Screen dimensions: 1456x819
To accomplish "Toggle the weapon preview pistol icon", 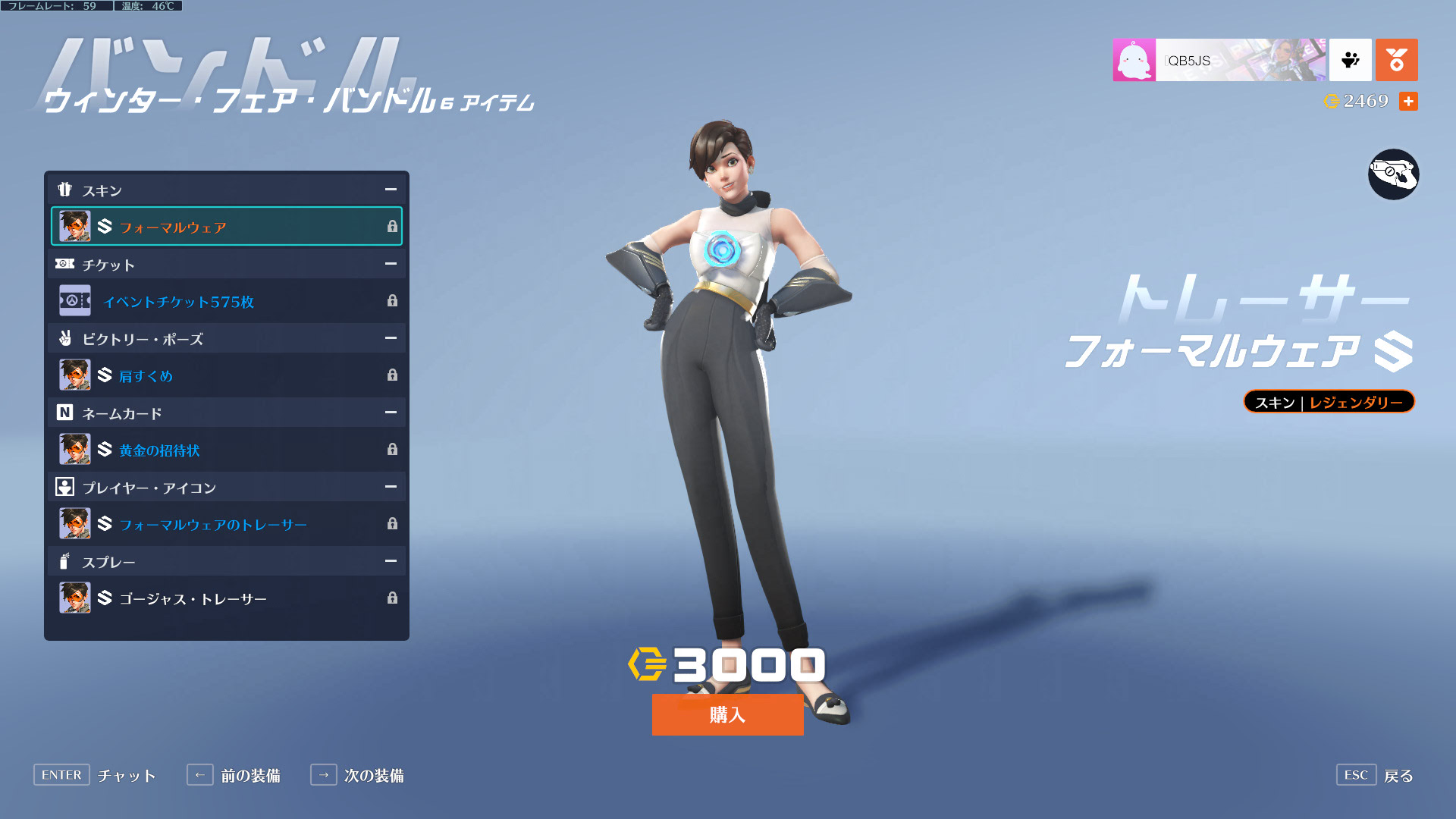I will coord(1393,174).
